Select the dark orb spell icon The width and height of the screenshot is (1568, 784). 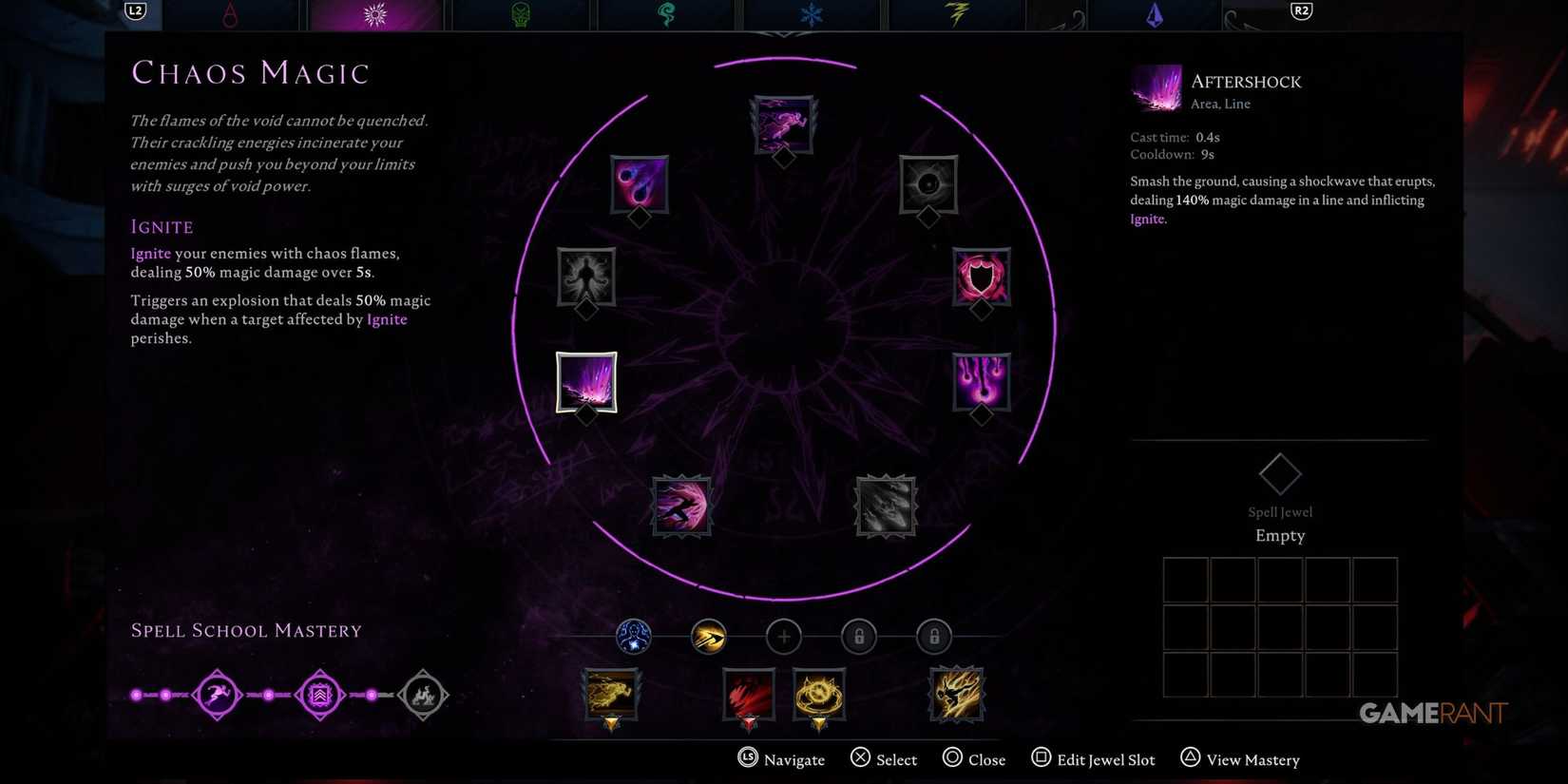927,185
